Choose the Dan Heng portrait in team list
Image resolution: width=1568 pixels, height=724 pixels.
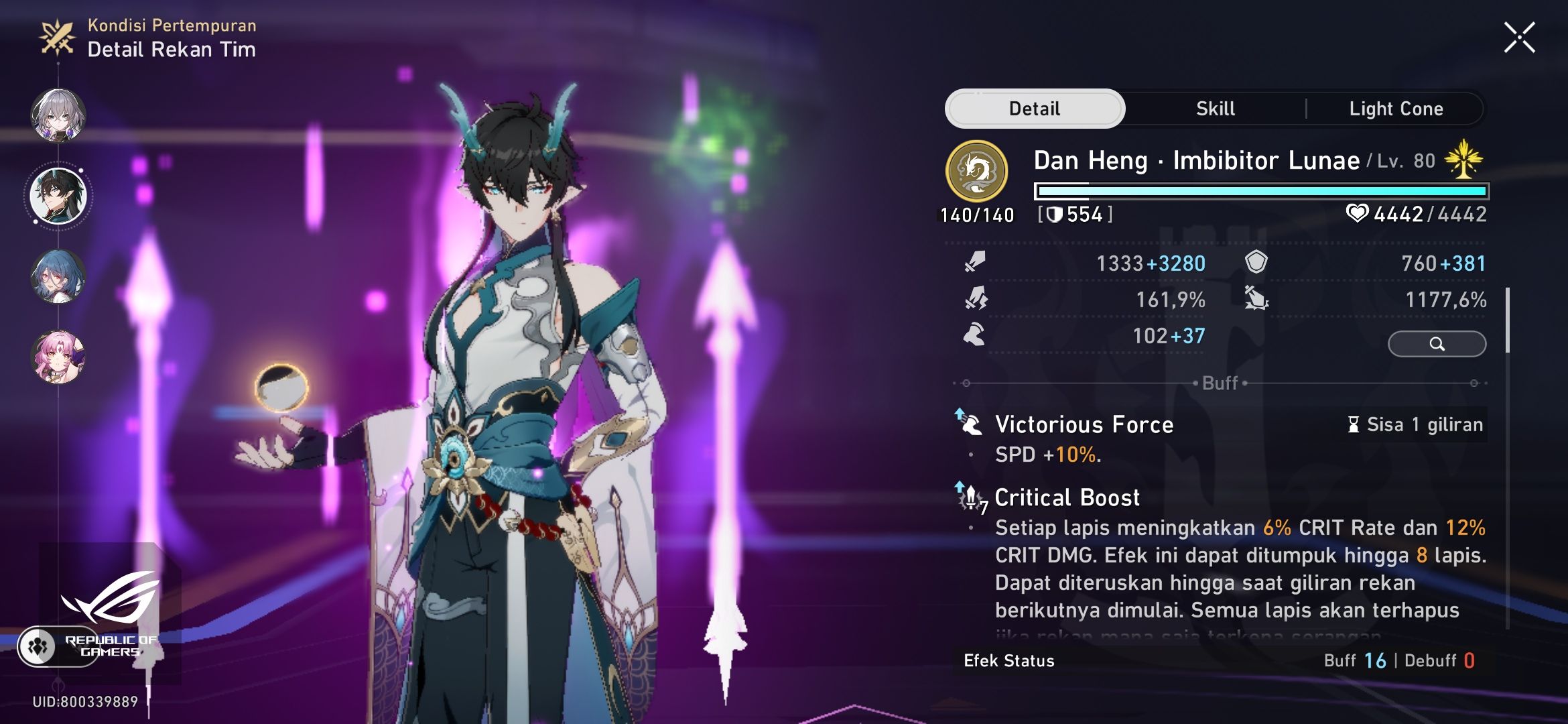(58, 196)
